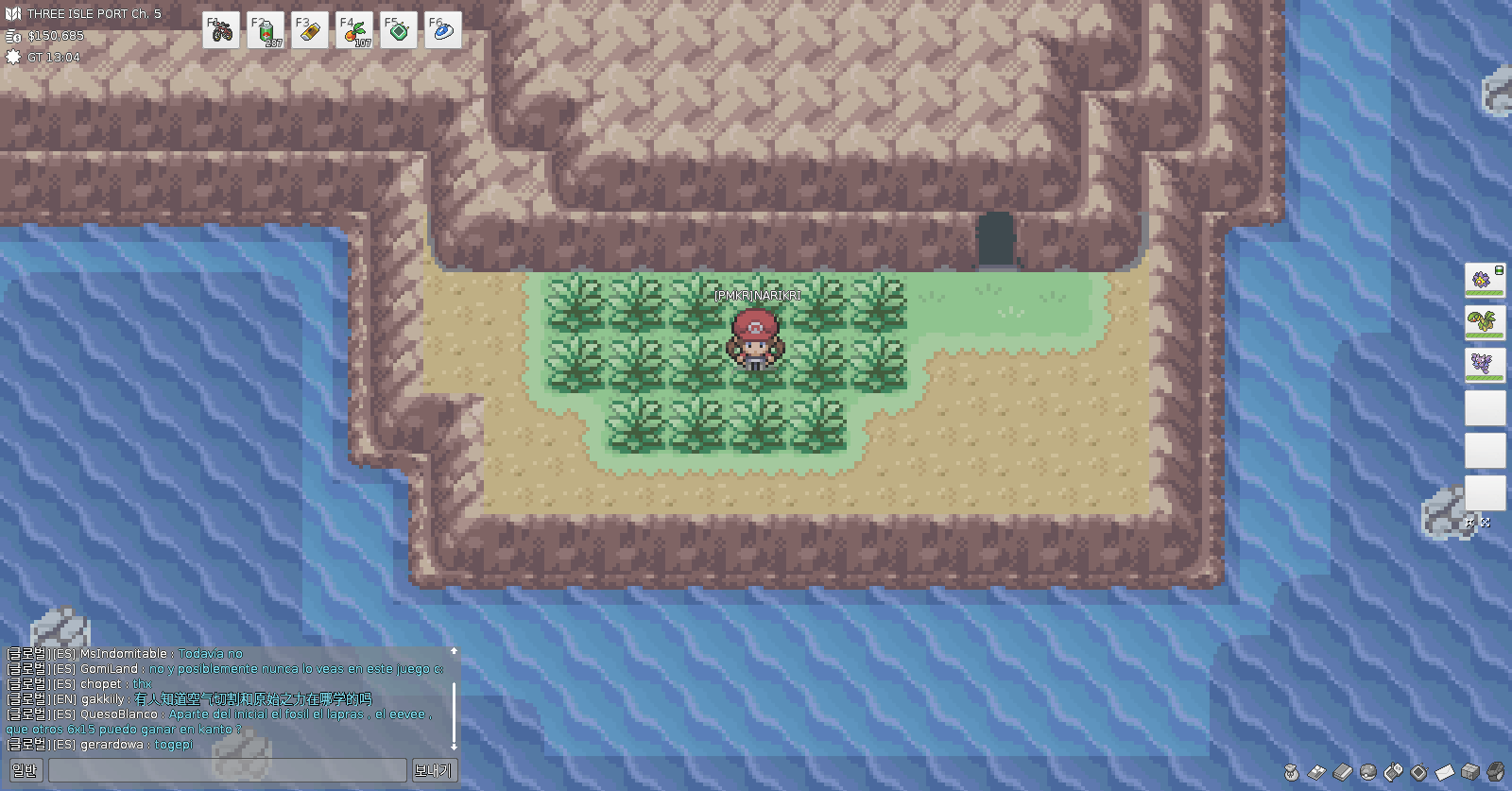Open the 일반 chat channel selector
The image size is (1512, 791).
[x=25, y=770]
